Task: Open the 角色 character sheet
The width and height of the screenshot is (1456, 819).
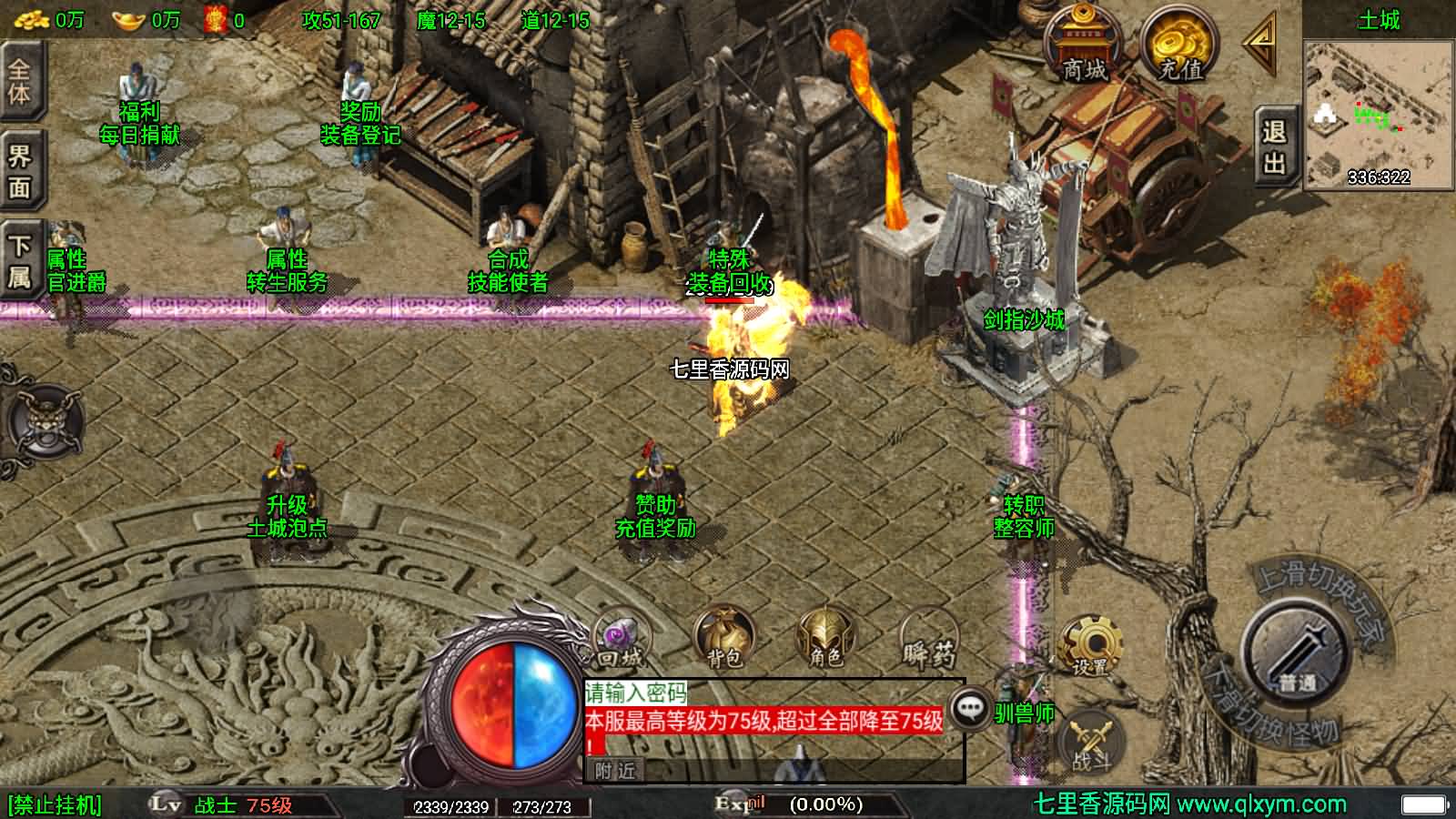Action: pos(826,638)
